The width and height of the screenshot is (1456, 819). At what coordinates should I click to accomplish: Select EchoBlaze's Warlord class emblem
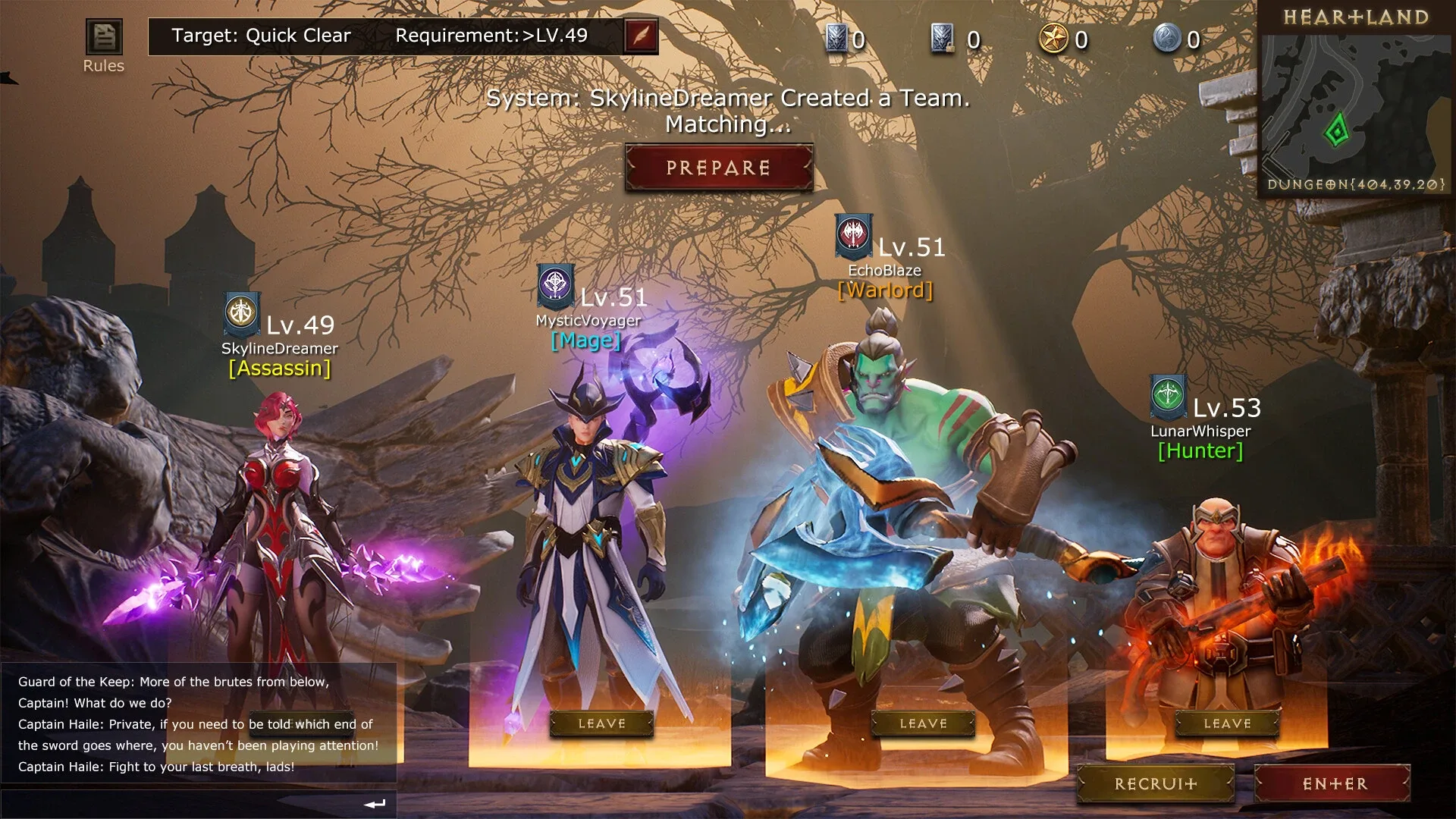854,235
